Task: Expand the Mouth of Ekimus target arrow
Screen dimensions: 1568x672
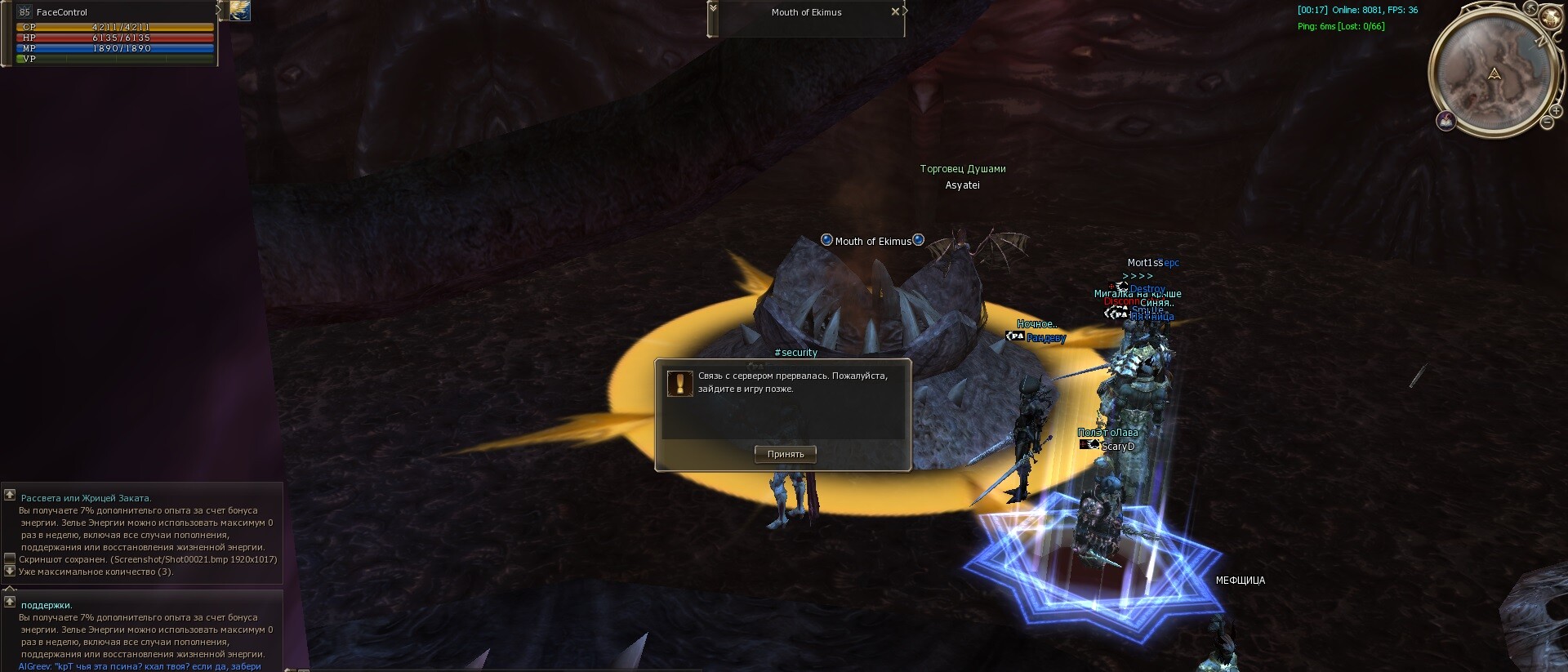Action: pyautogui.click(x=713, y=7)
